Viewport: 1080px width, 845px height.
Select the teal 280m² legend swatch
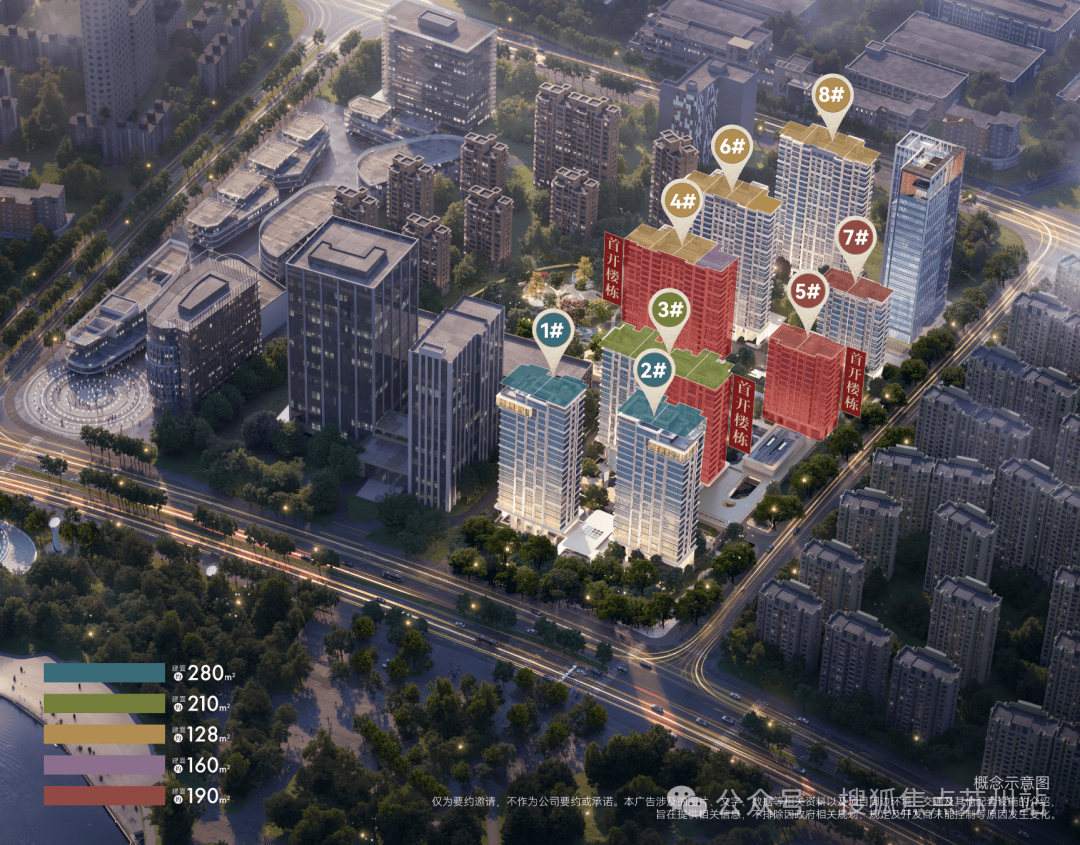(104, 673)
